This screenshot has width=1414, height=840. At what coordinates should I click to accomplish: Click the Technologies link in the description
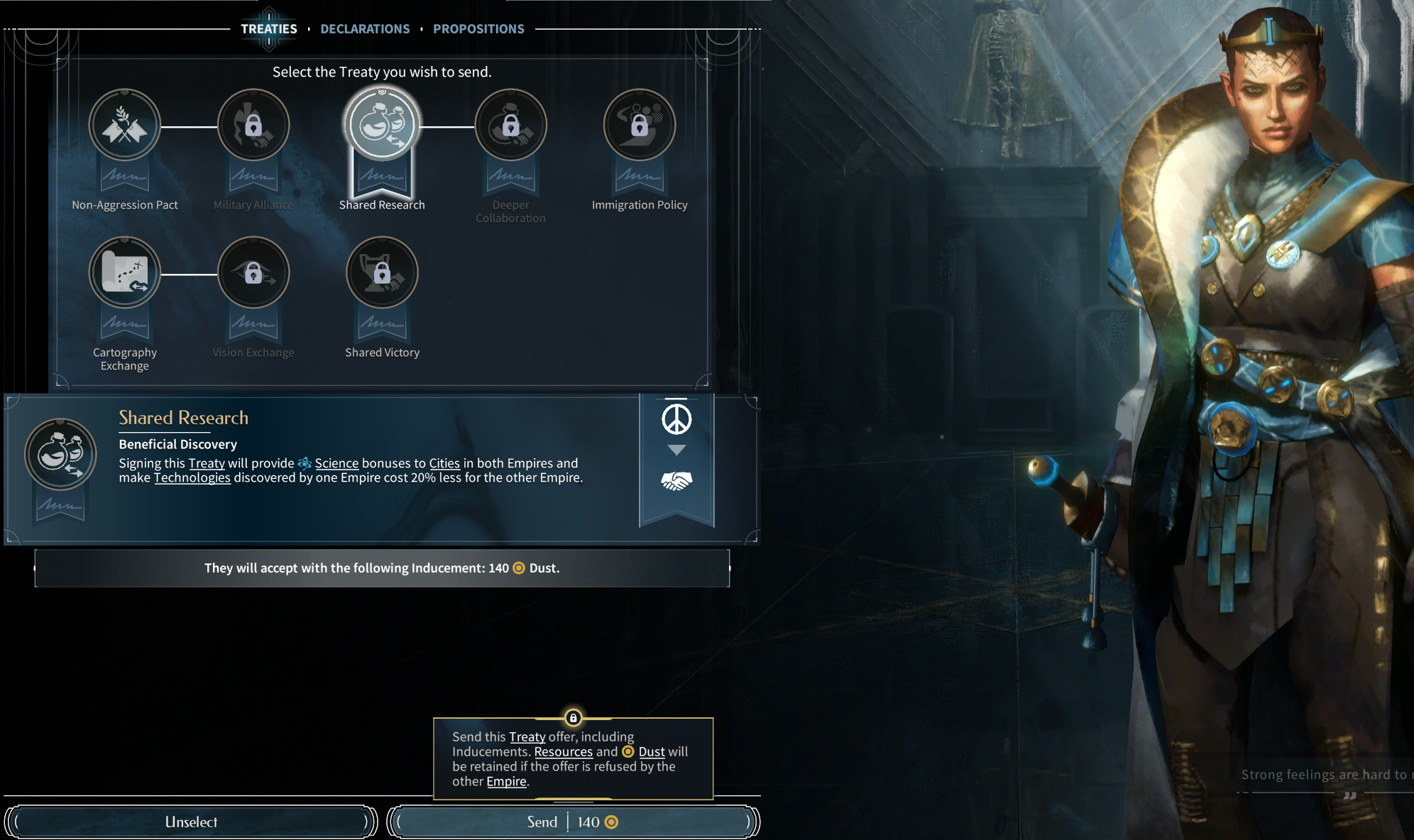coord(192,477)
